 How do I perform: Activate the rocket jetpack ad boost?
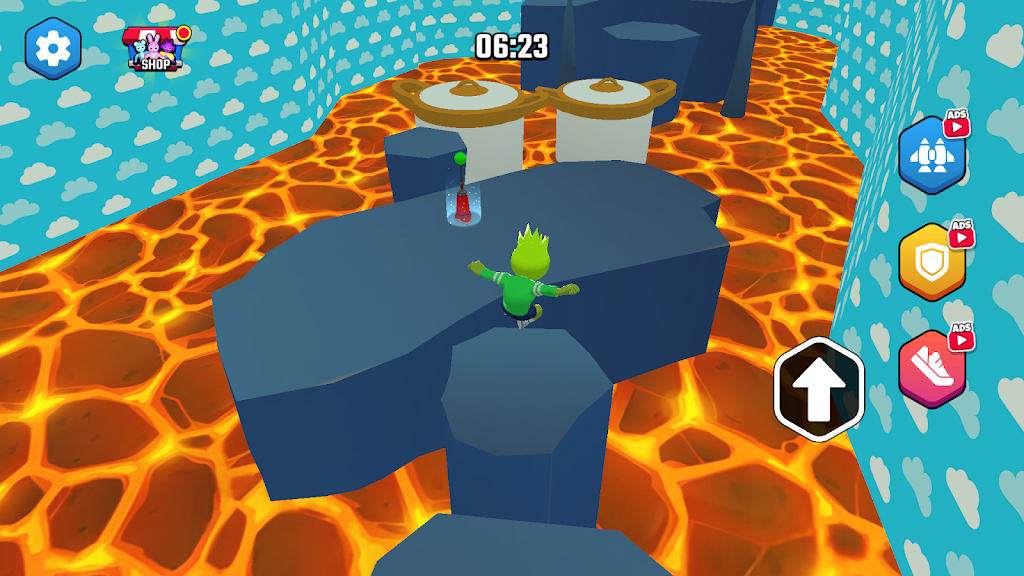[932, 156]
